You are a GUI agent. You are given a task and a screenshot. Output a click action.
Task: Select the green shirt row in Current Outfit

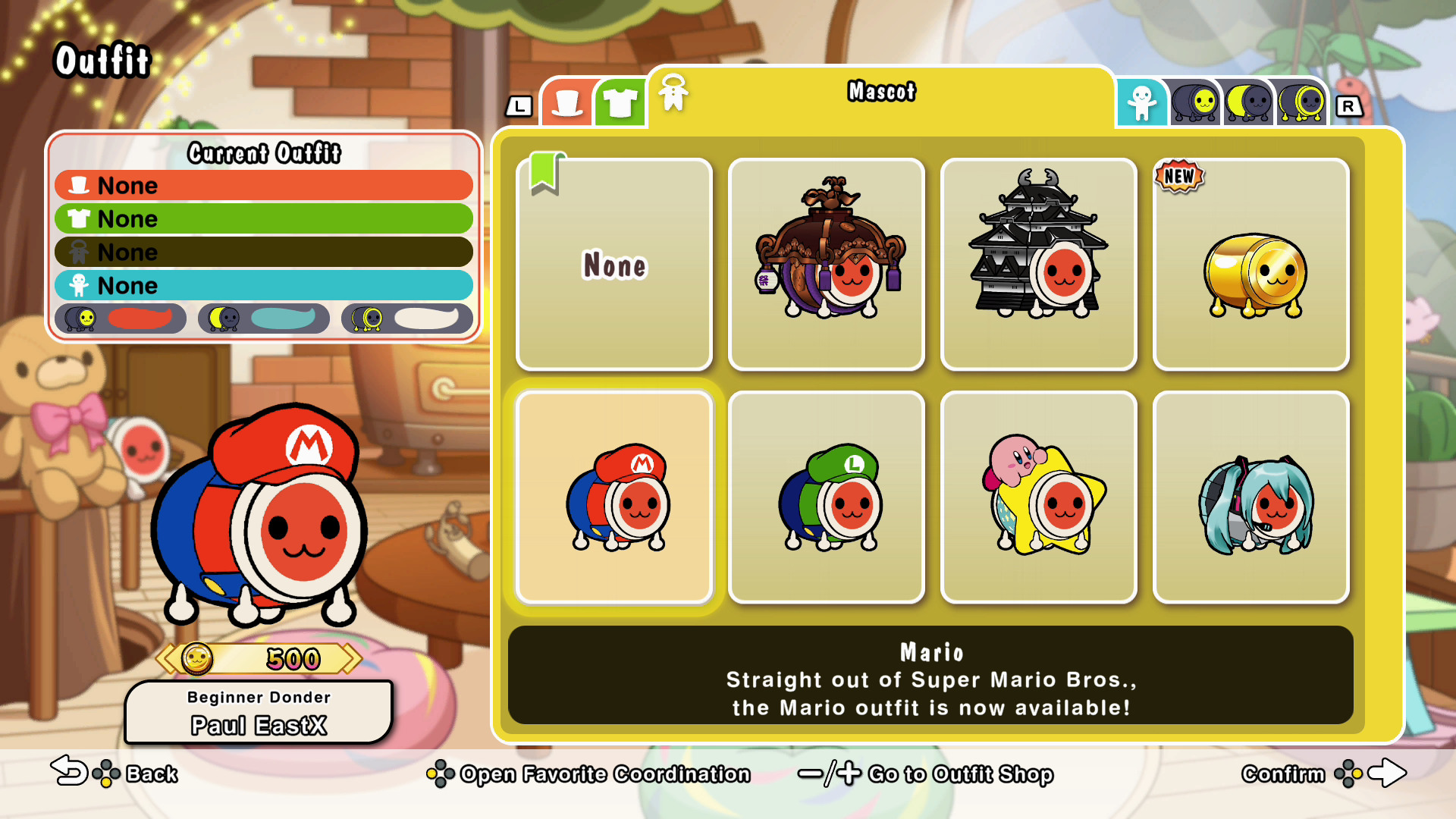[x=263, y=218]
